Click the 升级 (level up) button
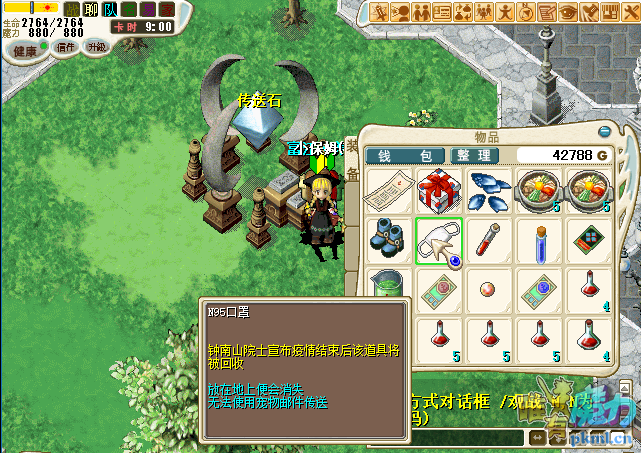 (97, 48)
